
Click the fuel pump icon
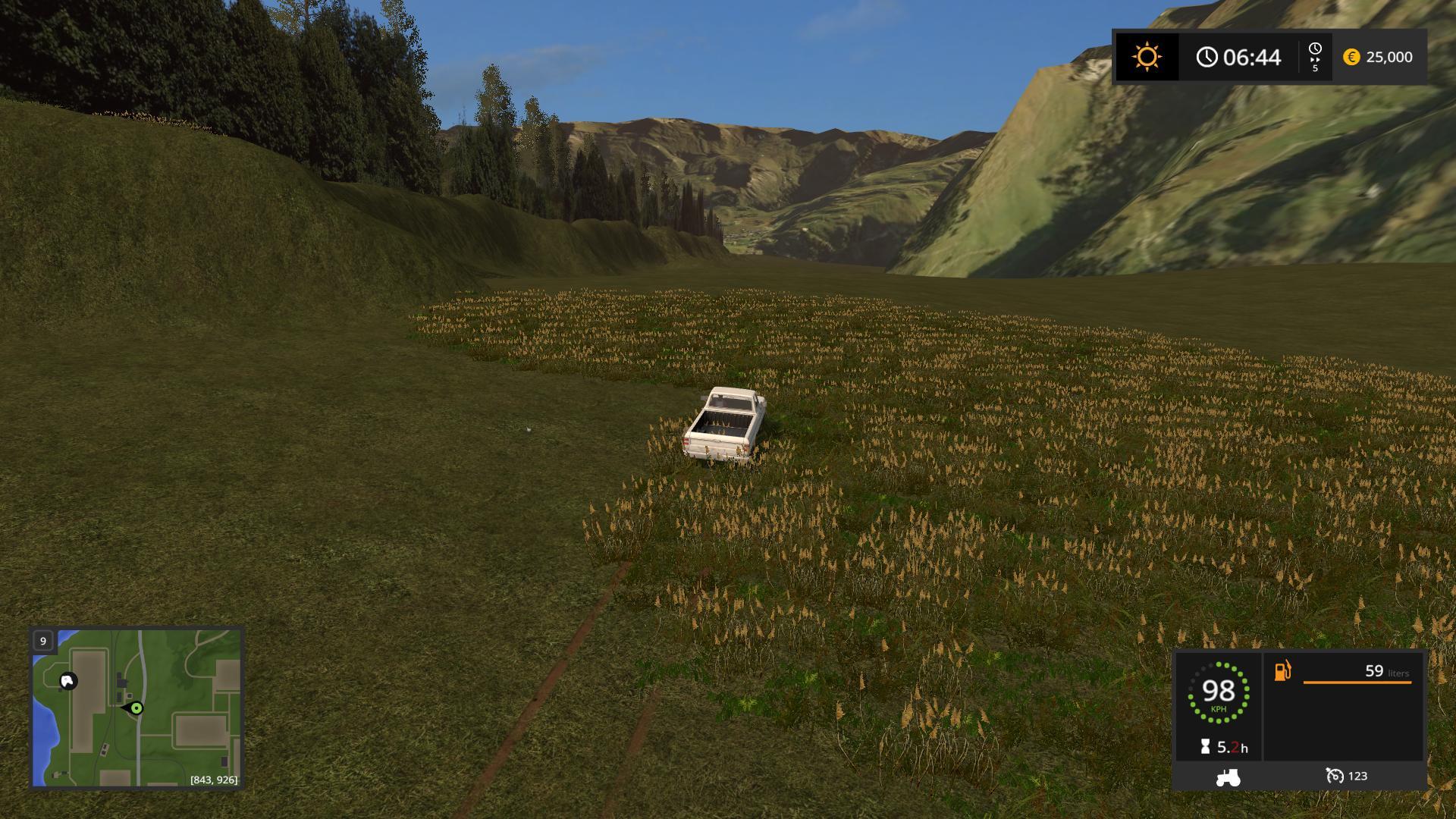1282,671
